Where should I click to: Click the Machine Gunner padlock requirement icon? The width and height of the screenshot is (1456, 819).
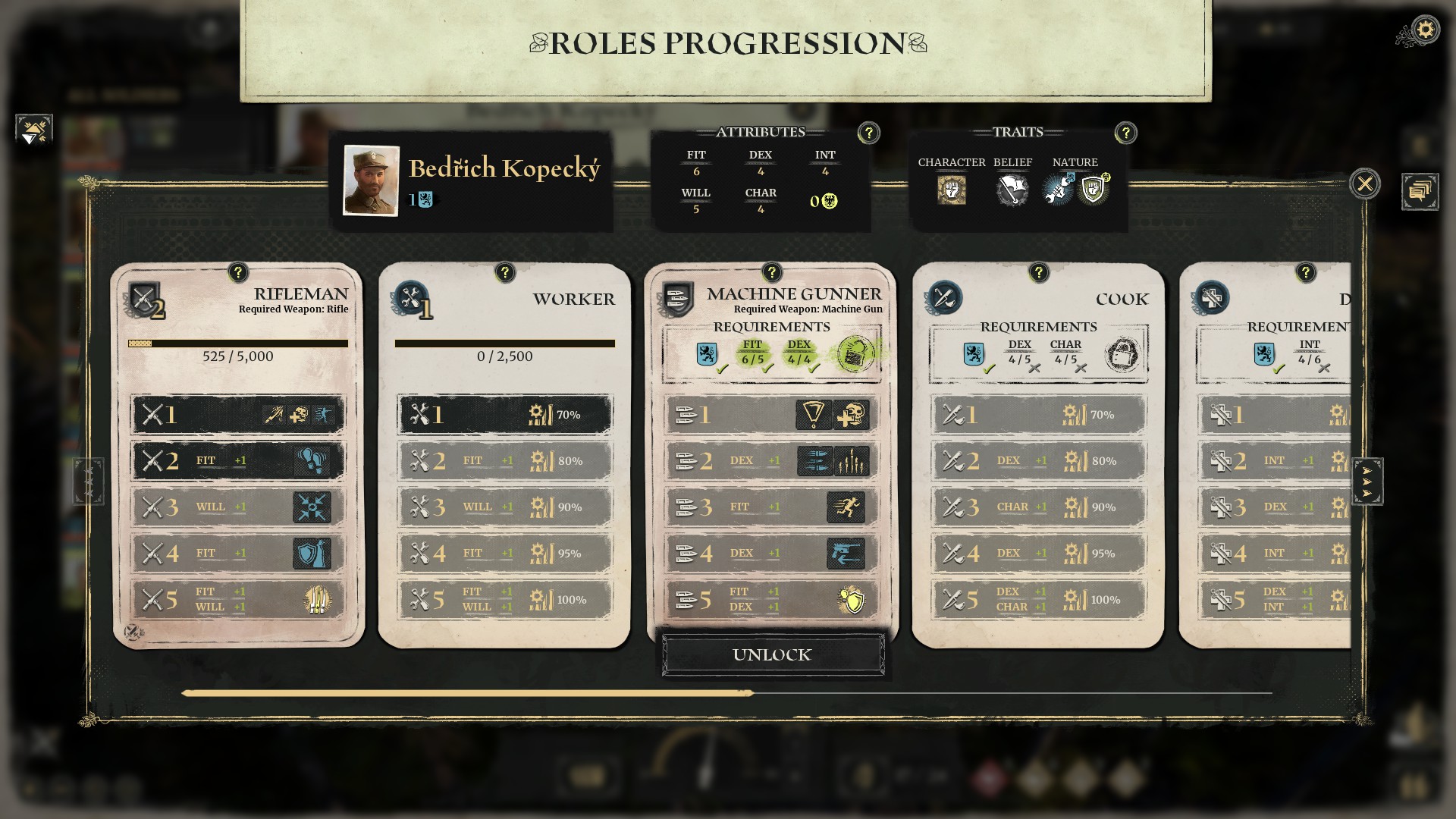click(855, 353)
